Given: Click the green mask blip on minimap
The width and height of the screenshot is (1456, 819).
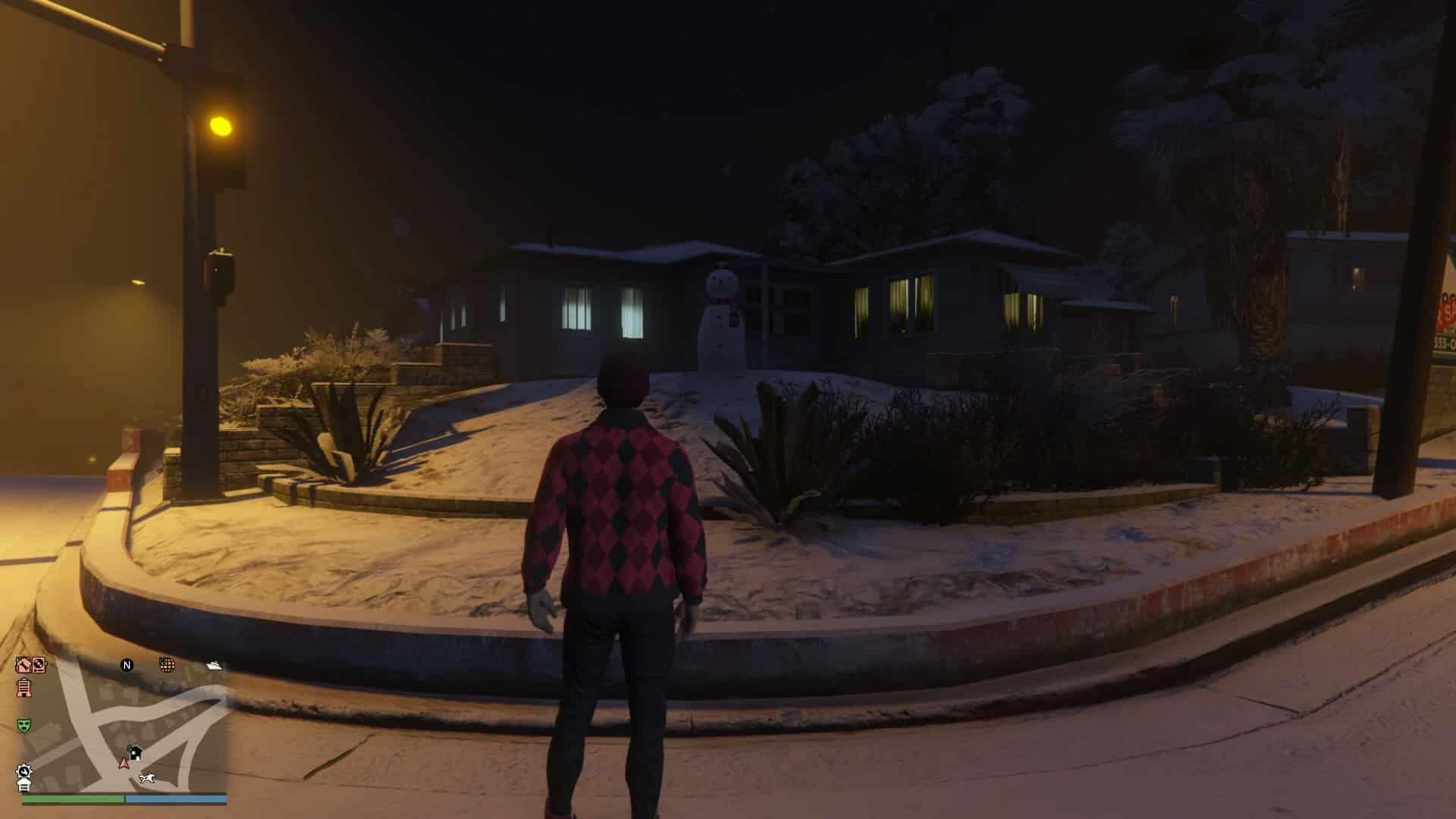Looking at the screenshot, I should click(x=24, y=725).
